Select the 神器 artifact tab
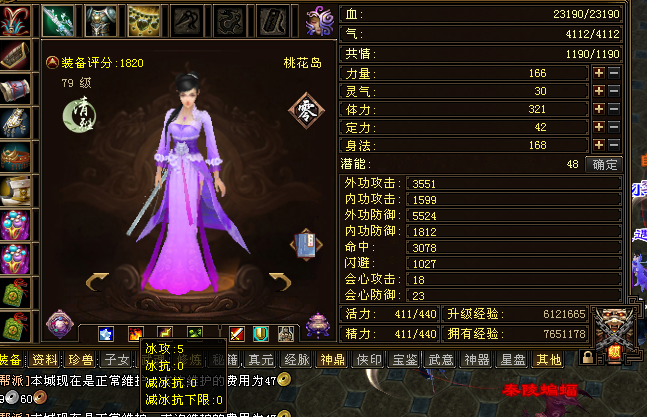The image size is (647, 417). [476, 360]
